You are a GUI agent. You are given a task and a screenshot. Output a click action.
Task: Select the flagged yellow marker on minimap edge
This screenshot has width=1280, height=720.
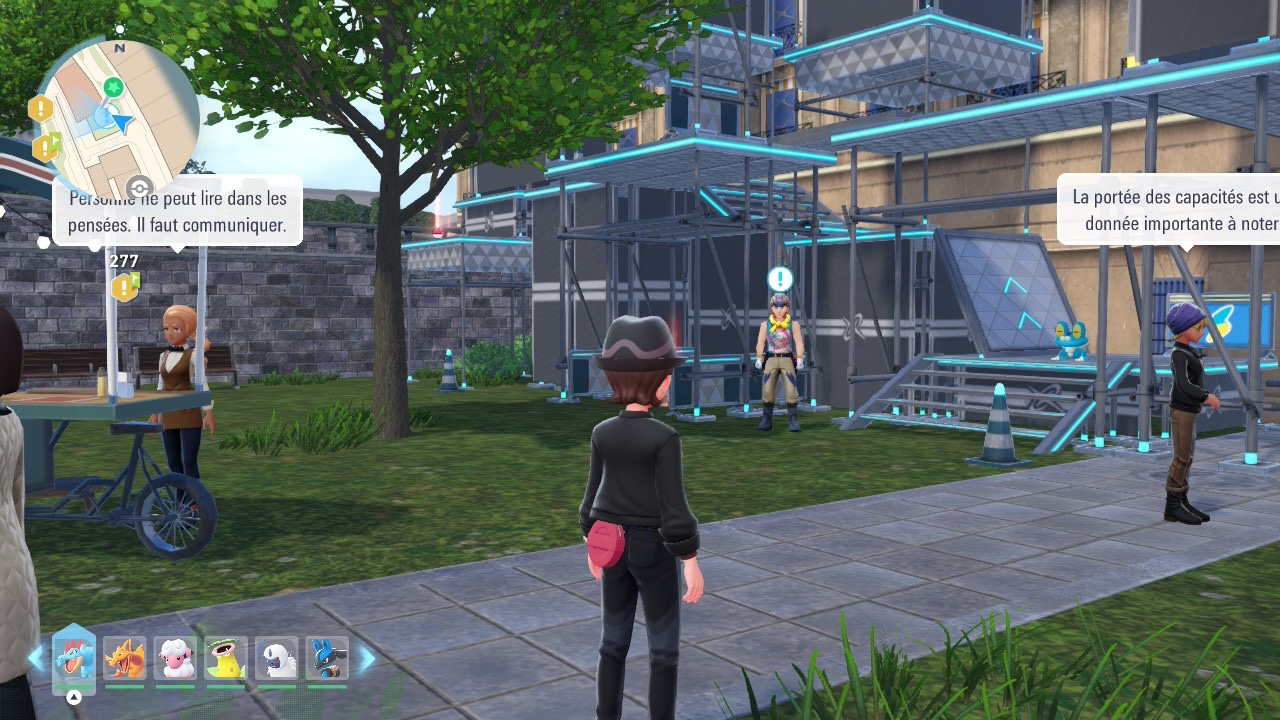[47, 148]
